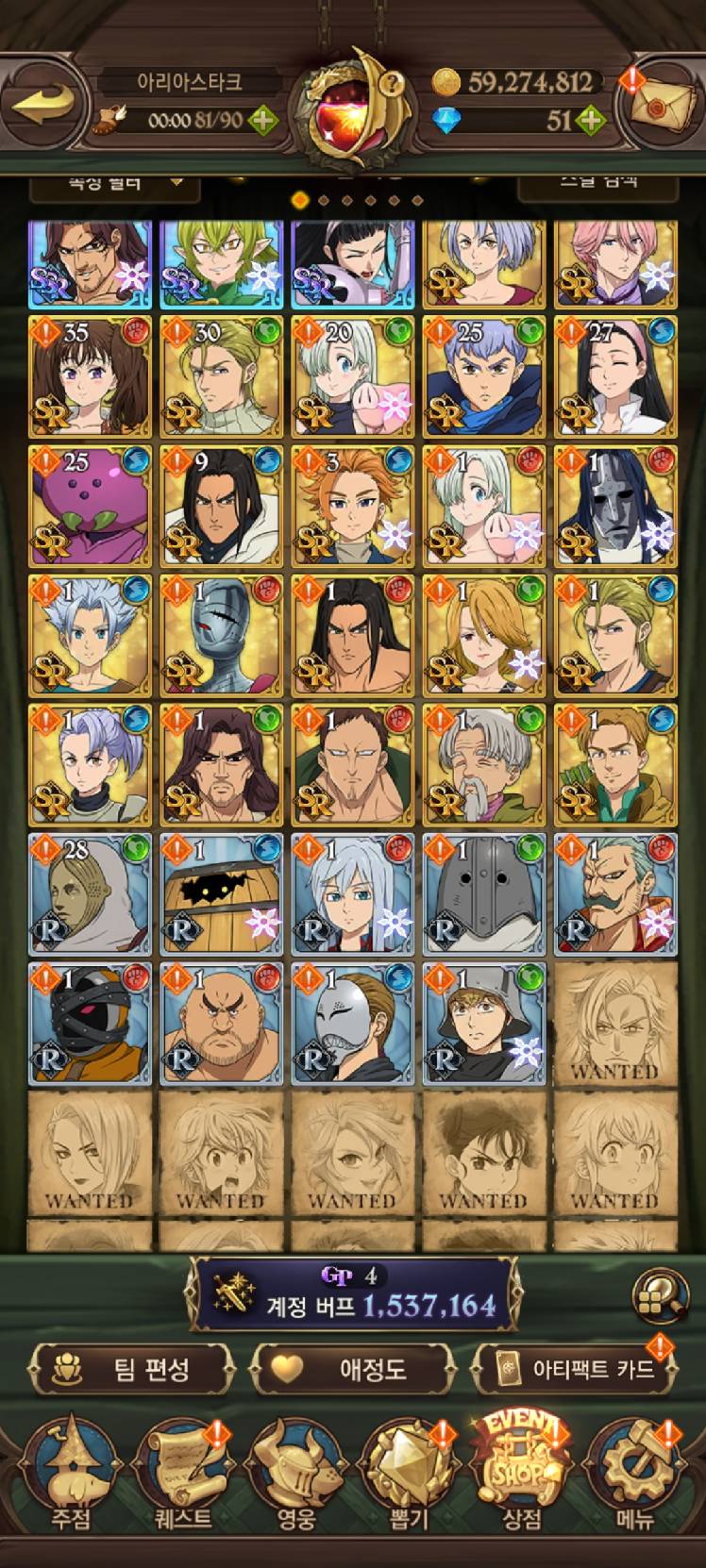Image resolution: width=706 pixels, height=1568 pixels.
Task: Open the 상점 event shop
Action: pos(522,1476)
